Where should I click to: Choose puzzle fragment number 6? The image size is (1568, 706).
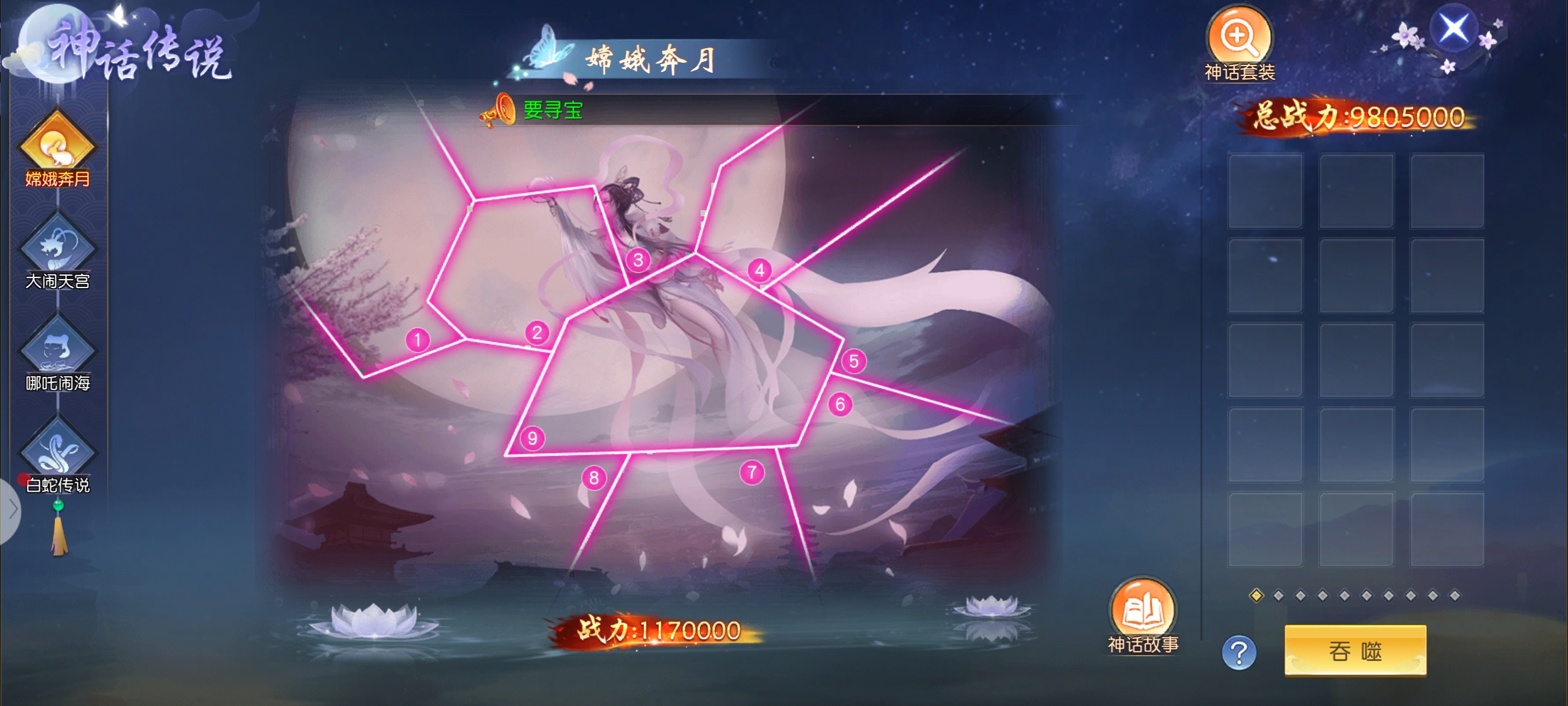click(840, 404)
